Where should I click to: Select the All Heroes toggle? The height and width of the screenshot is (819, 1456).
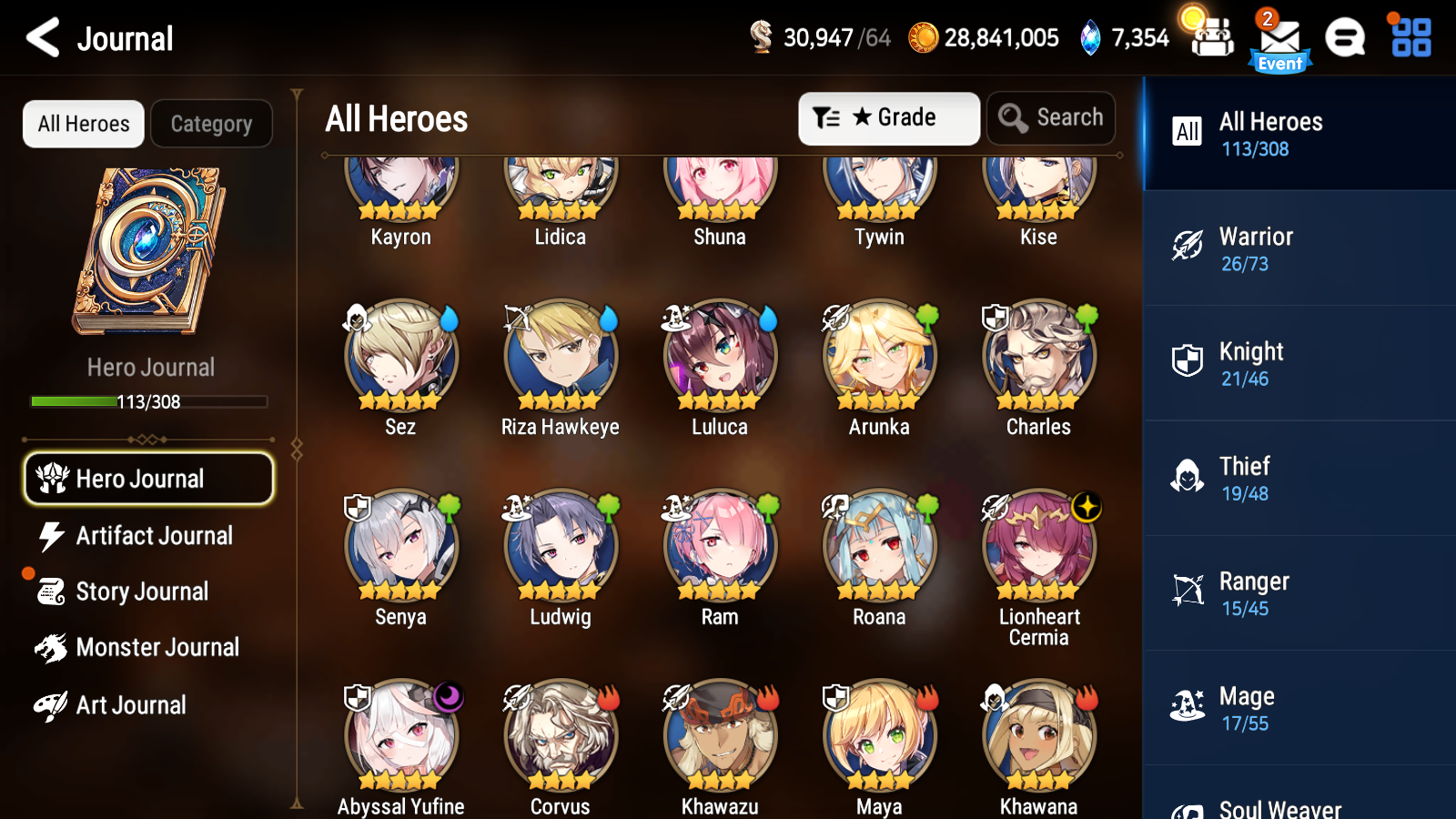pyautogui.click(x=83, y=123)
